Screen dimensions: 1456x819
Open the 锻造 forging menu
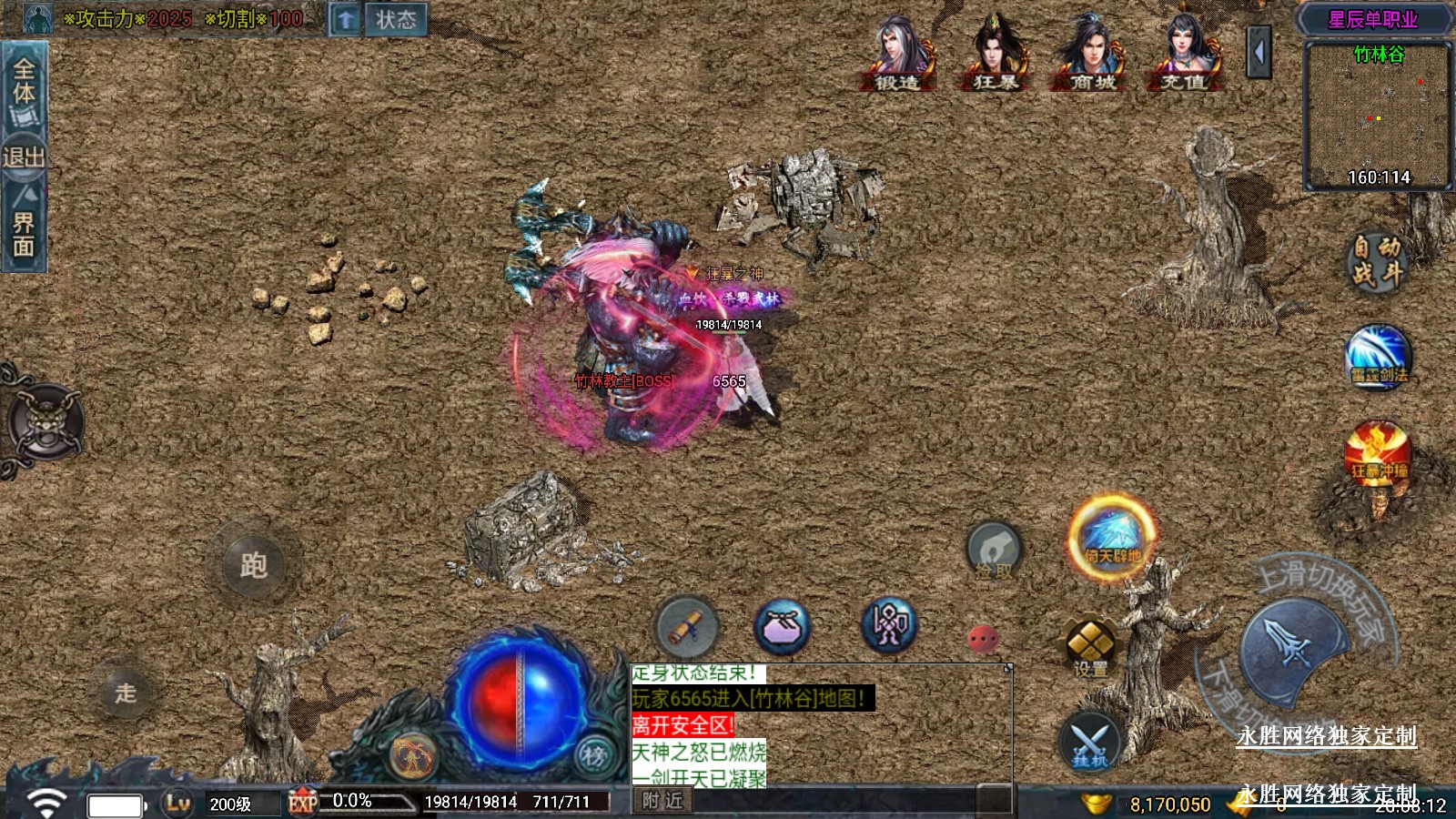[x=897, y=55]
